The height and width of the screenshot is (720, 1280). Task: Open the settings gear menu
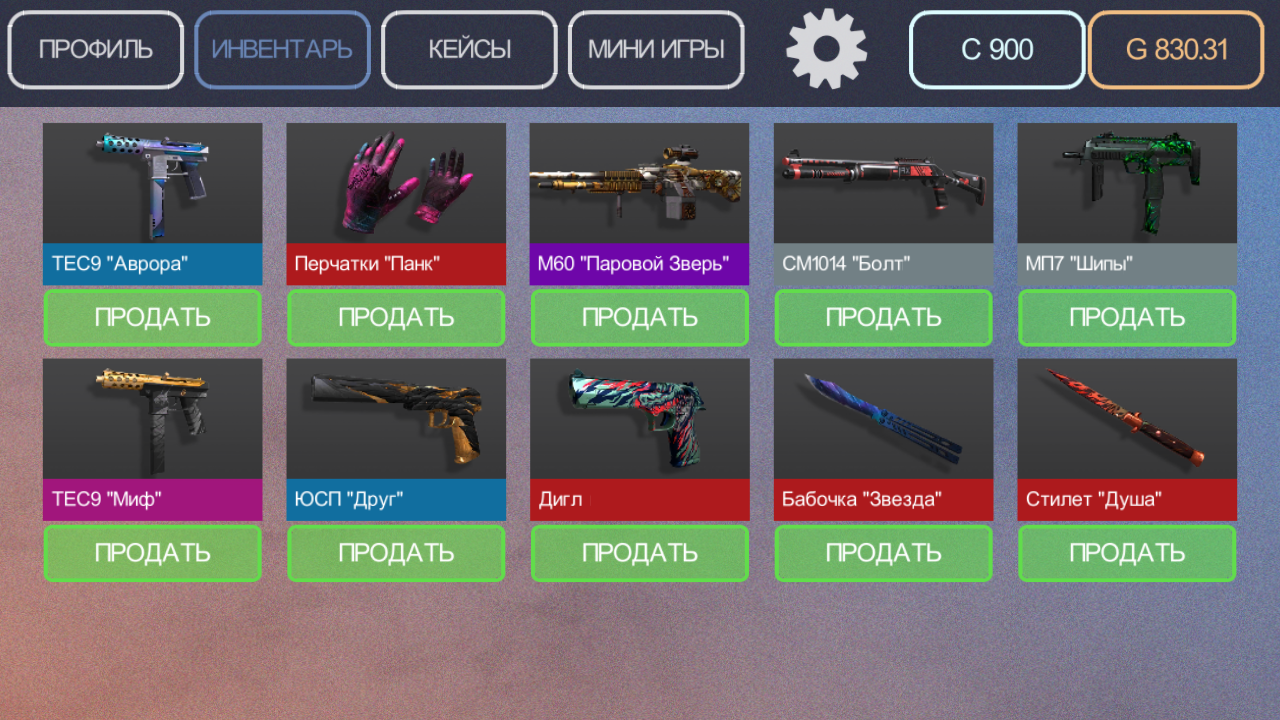pos(826,49)
